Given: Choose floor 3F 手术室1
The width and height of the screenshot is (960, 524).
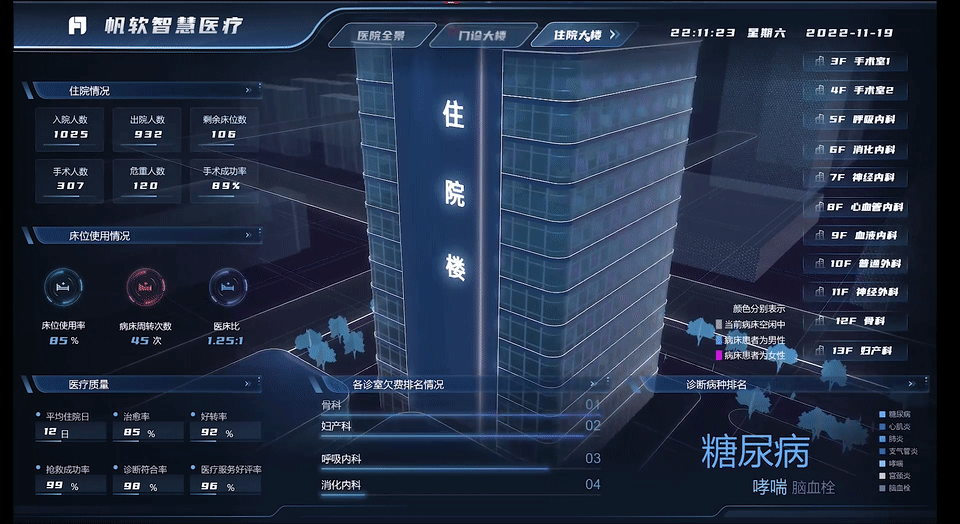Looking at the screenshot, I should pos(855,62).
